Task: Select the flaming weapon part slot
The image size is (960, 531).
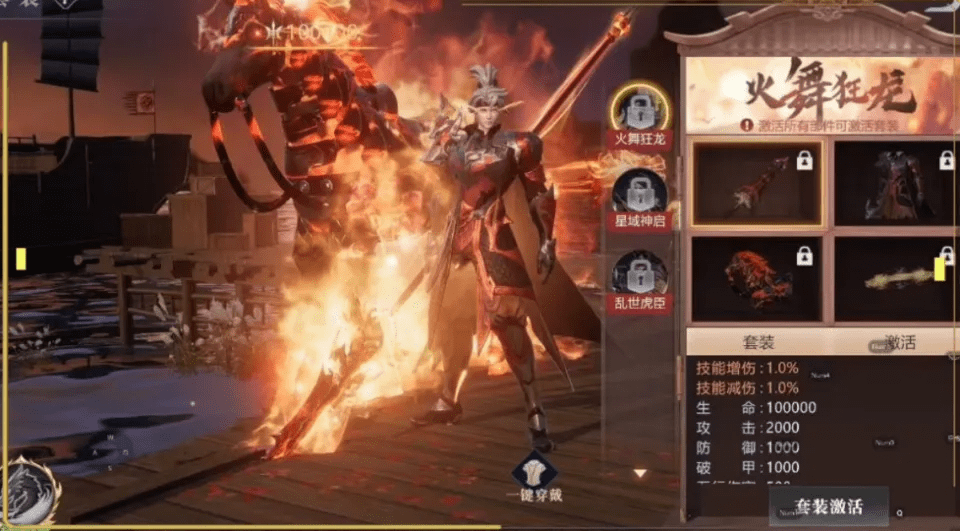Action: [757, 183]
